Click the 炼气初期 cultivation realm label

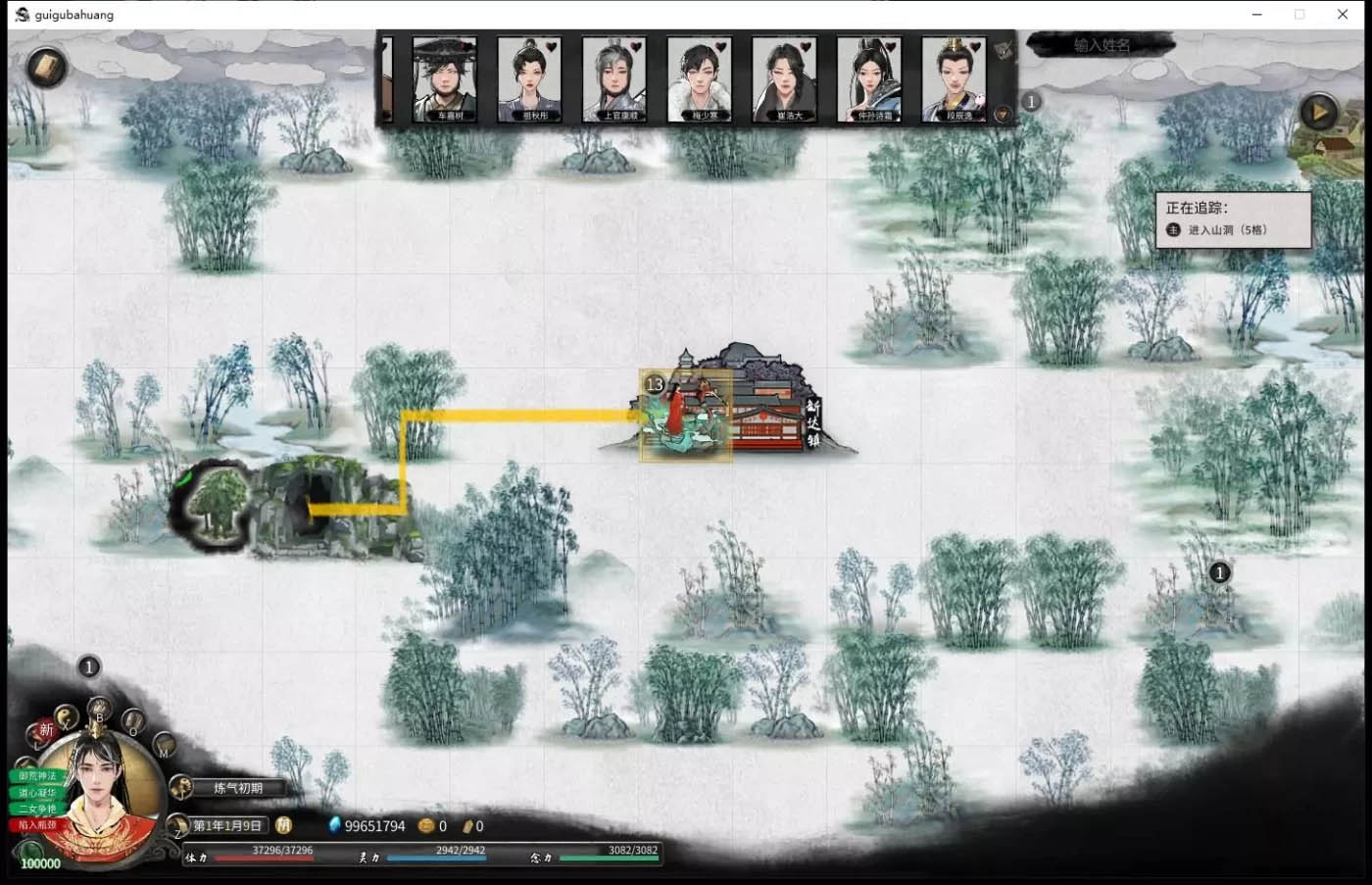tap(238, 788)
